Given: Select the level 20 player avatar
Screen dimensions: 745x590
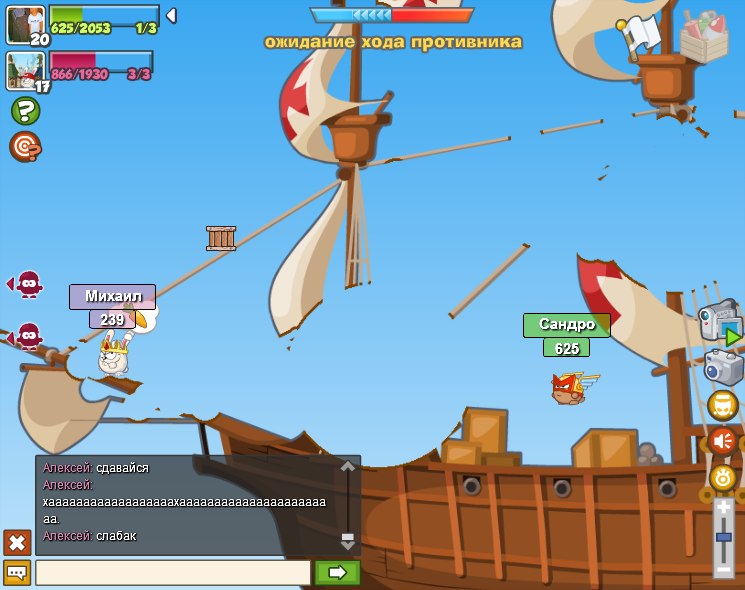Looking at the screenshot, I should coord(25,24).
